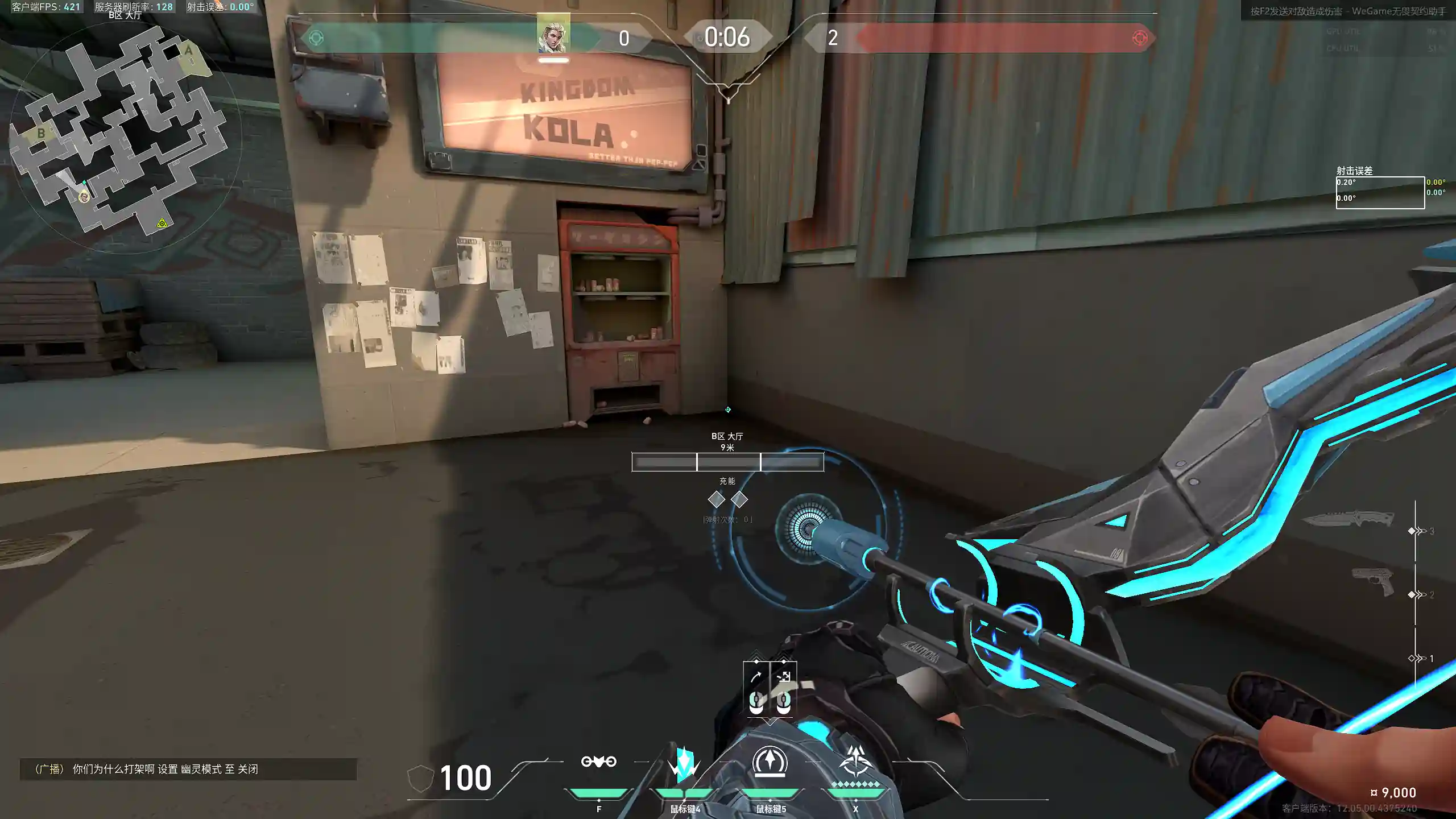Select the Owl Drone ability icon

pos(598,762)
